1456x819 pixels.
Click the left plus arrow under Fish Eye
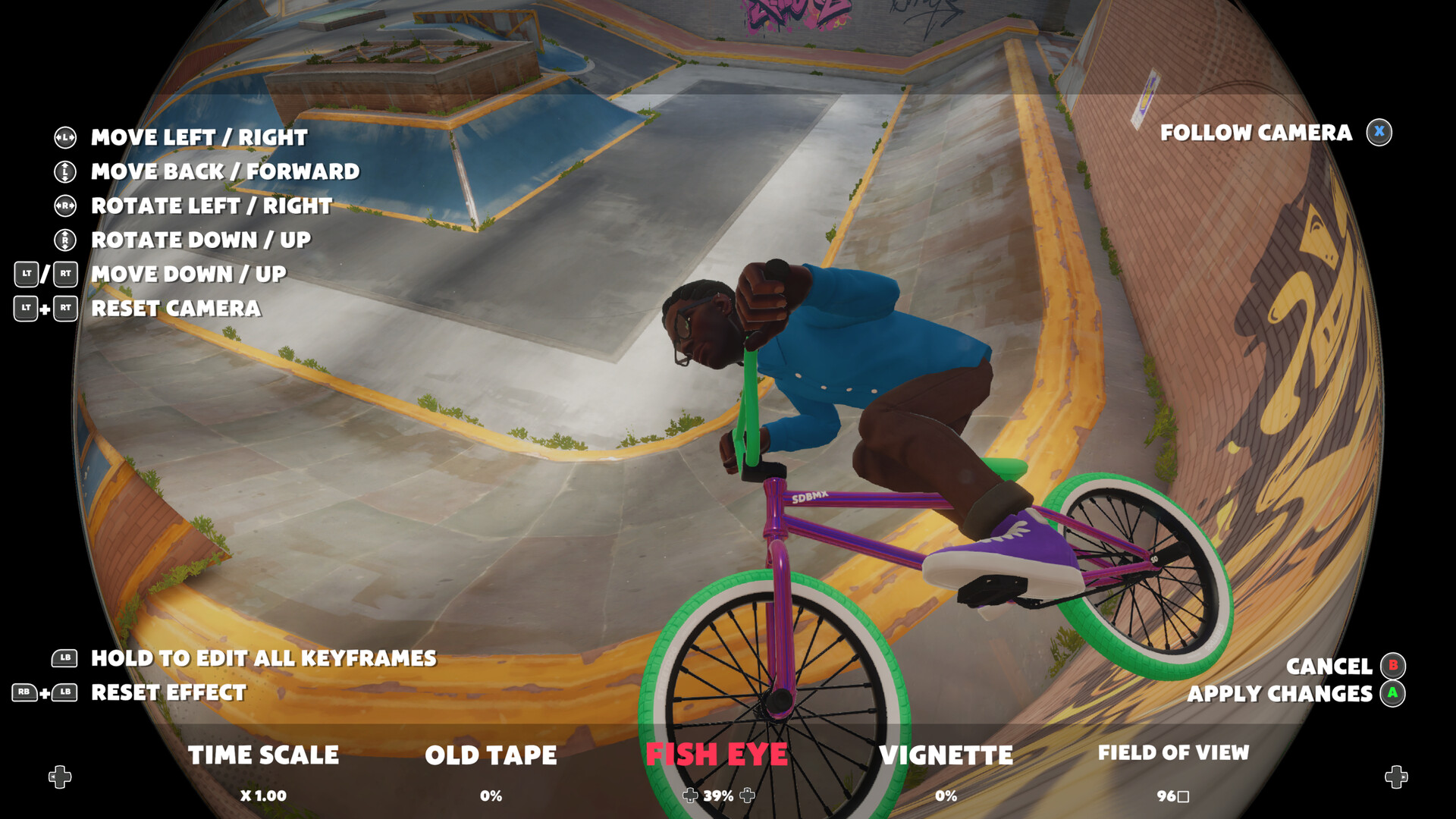[691, 796]
